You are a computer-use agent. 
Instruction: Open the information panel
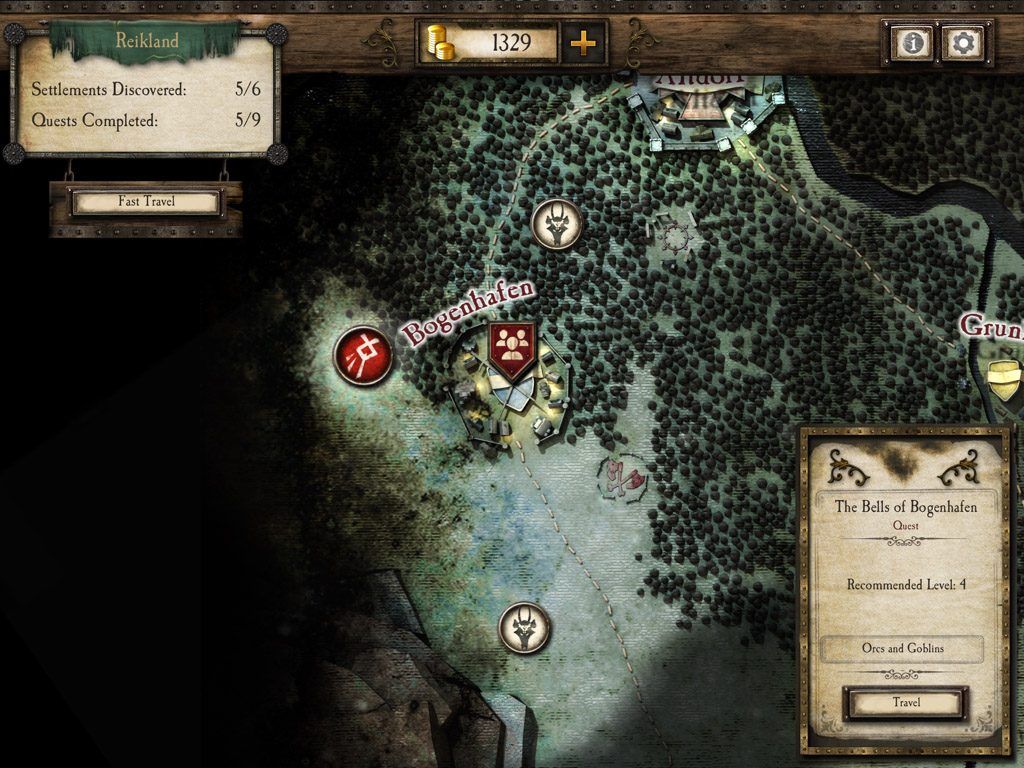913,43
